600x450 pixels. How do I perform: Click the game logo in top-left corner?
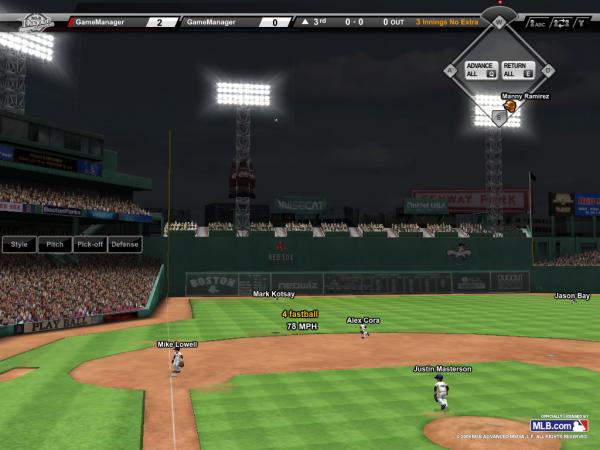coord(37,19)
